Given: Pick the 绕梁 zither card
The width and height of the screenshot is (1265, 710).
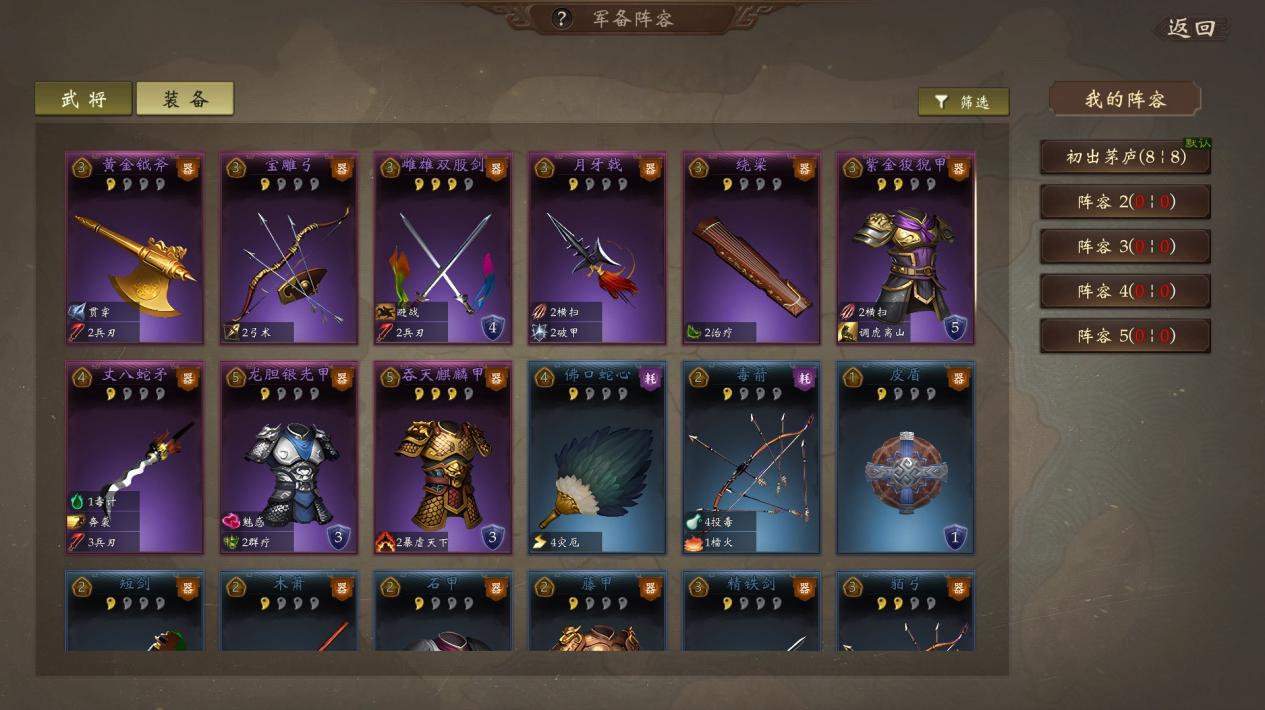Looking at the screenshot, I should tap(751, 248).
